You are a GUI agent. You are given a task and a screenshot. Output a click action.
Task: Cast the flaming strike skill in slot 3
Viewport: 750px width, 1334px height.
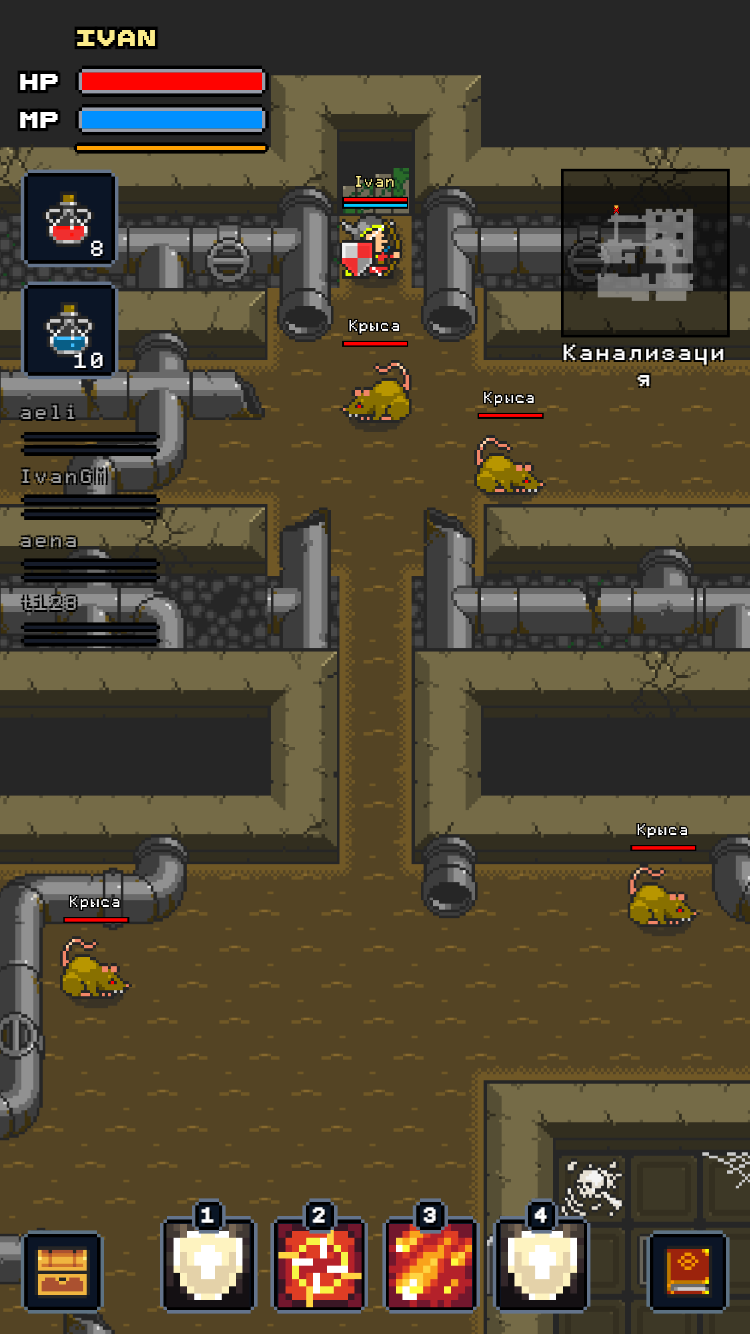(x=431, y=1265)
